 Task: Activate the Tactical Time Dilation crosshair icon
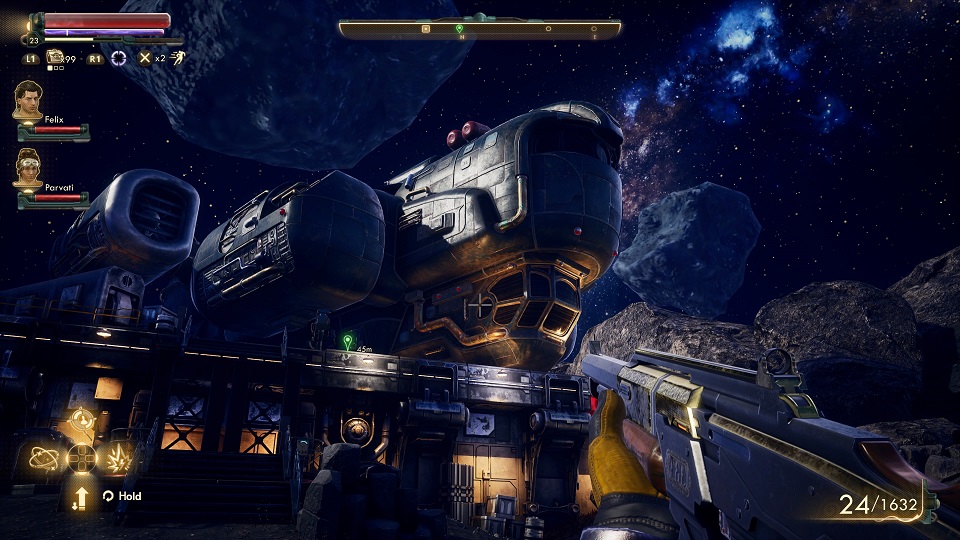(119, 58)
